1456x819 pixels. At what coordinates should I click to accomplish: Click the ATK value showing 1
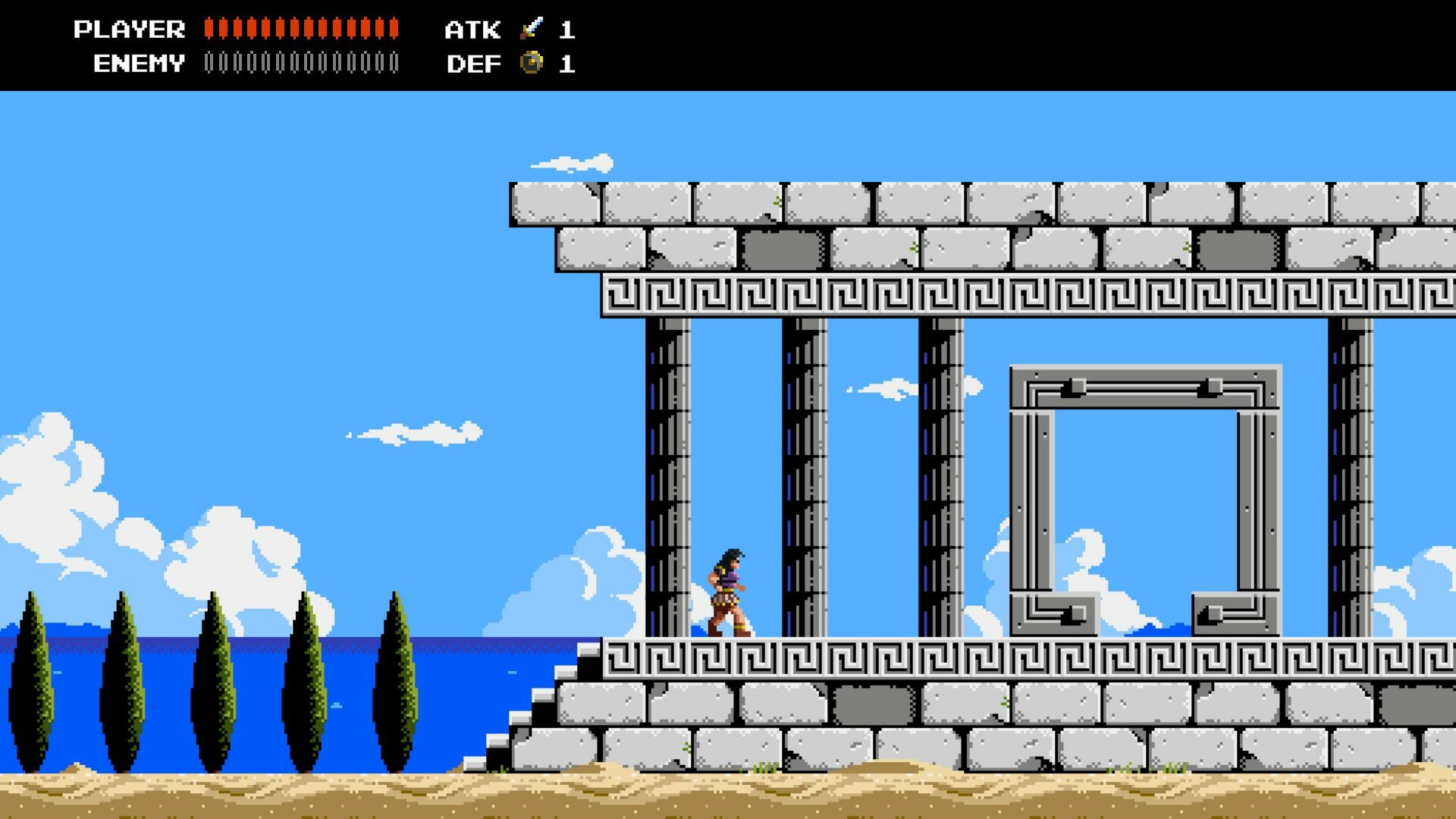coord(569,30)
